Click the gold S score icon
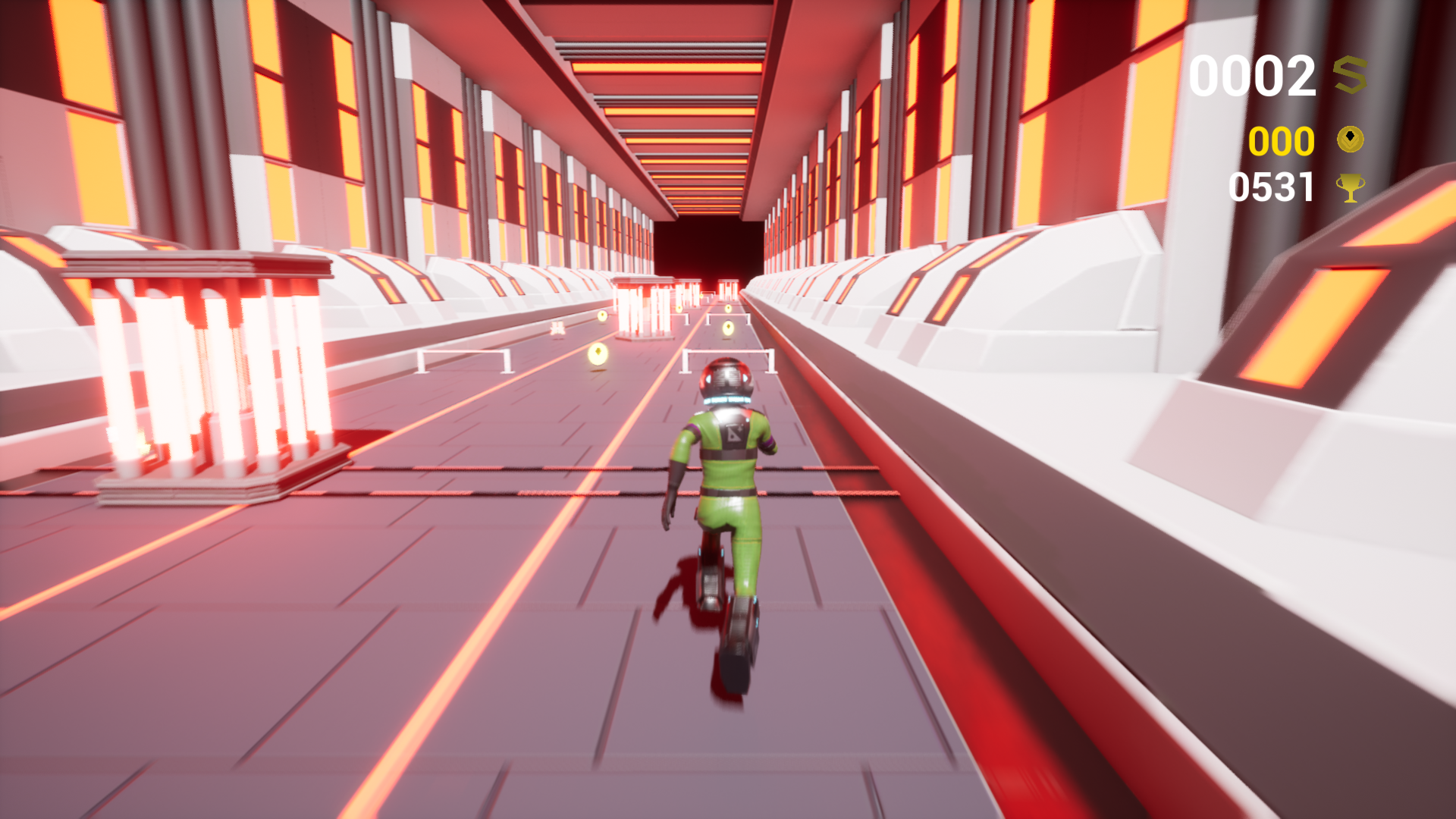The image size is (1456, 819). (x=1351, y=74)
